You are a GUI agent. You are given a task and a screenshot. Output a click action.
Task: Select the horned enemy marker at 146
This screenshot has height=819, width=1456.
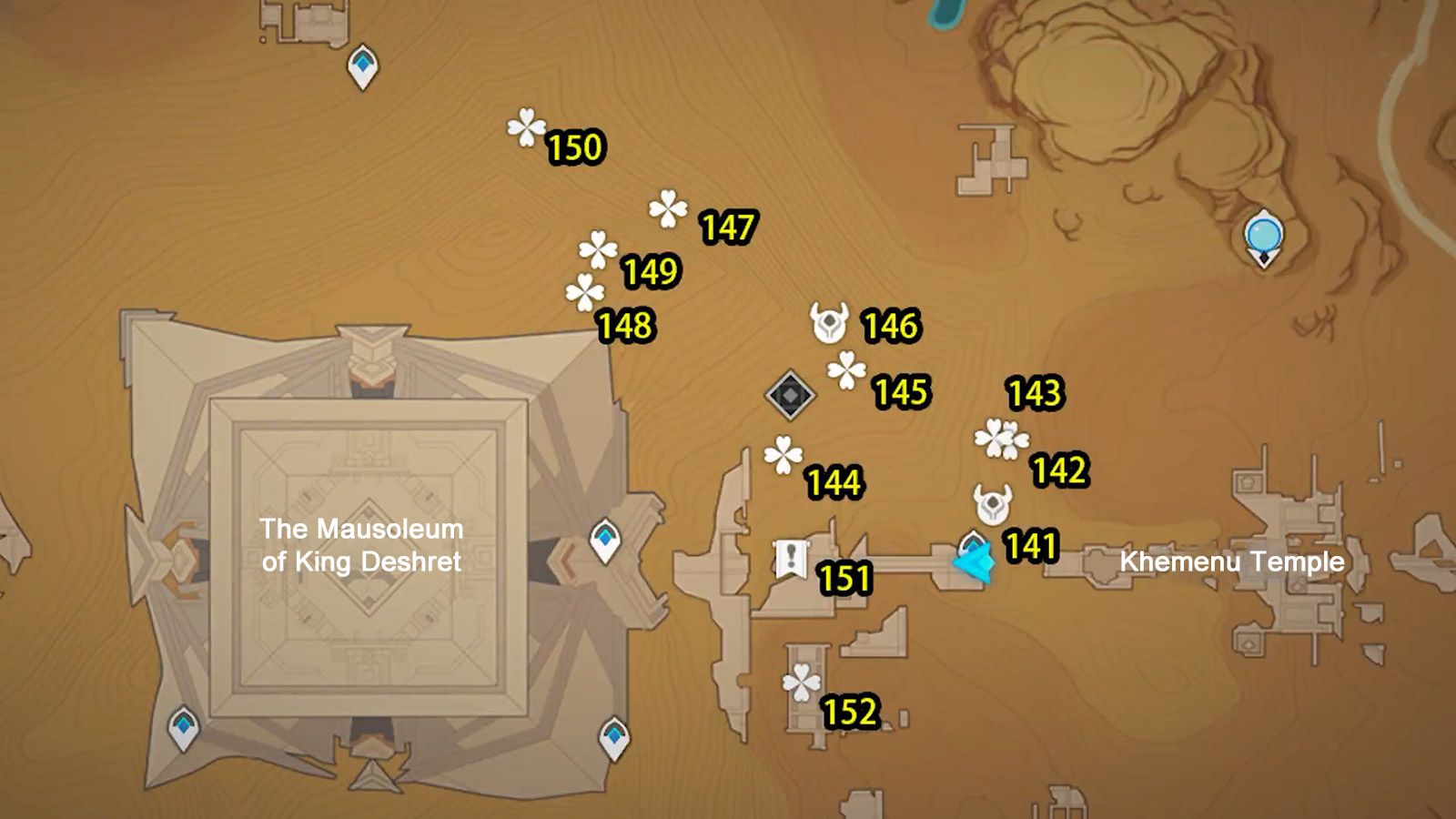pos(827,320)
